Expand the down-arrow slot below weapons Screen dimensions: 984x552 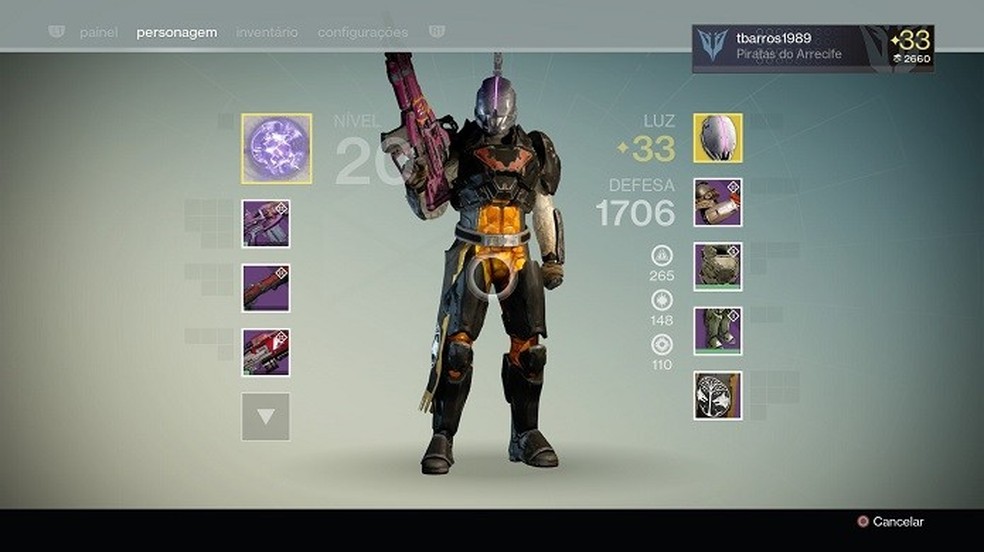pos(266,417)
